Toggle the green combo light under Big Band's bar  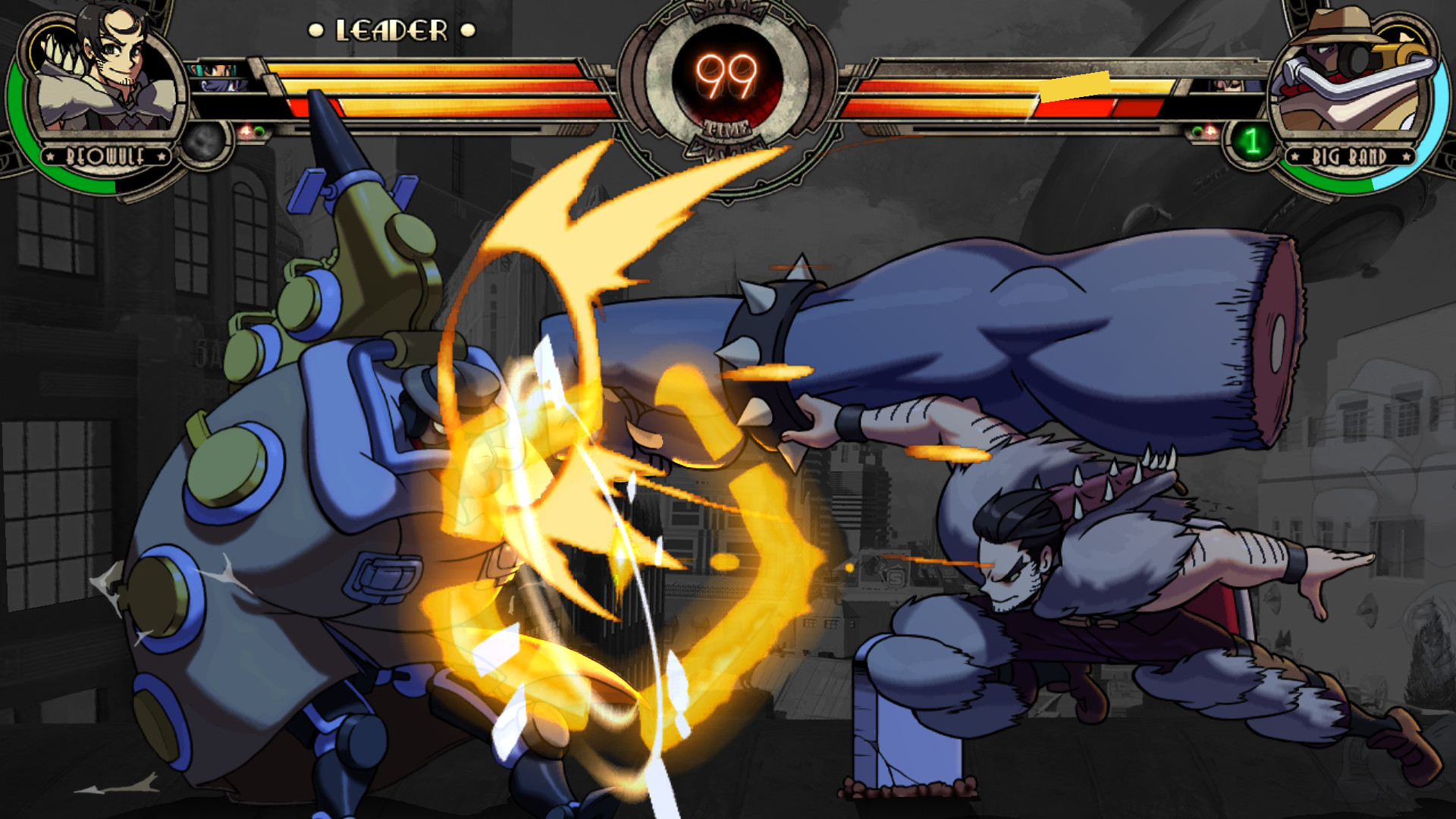1195,130
